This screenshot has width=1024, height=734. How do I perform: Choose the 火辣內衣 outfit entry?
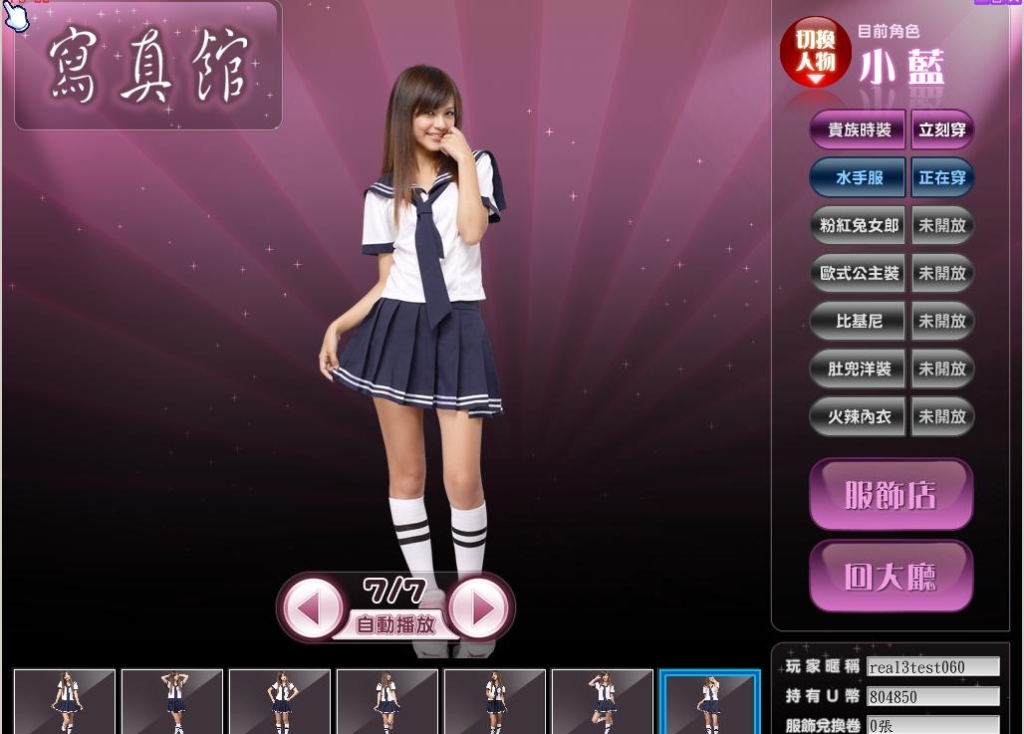tap(858, 416)
